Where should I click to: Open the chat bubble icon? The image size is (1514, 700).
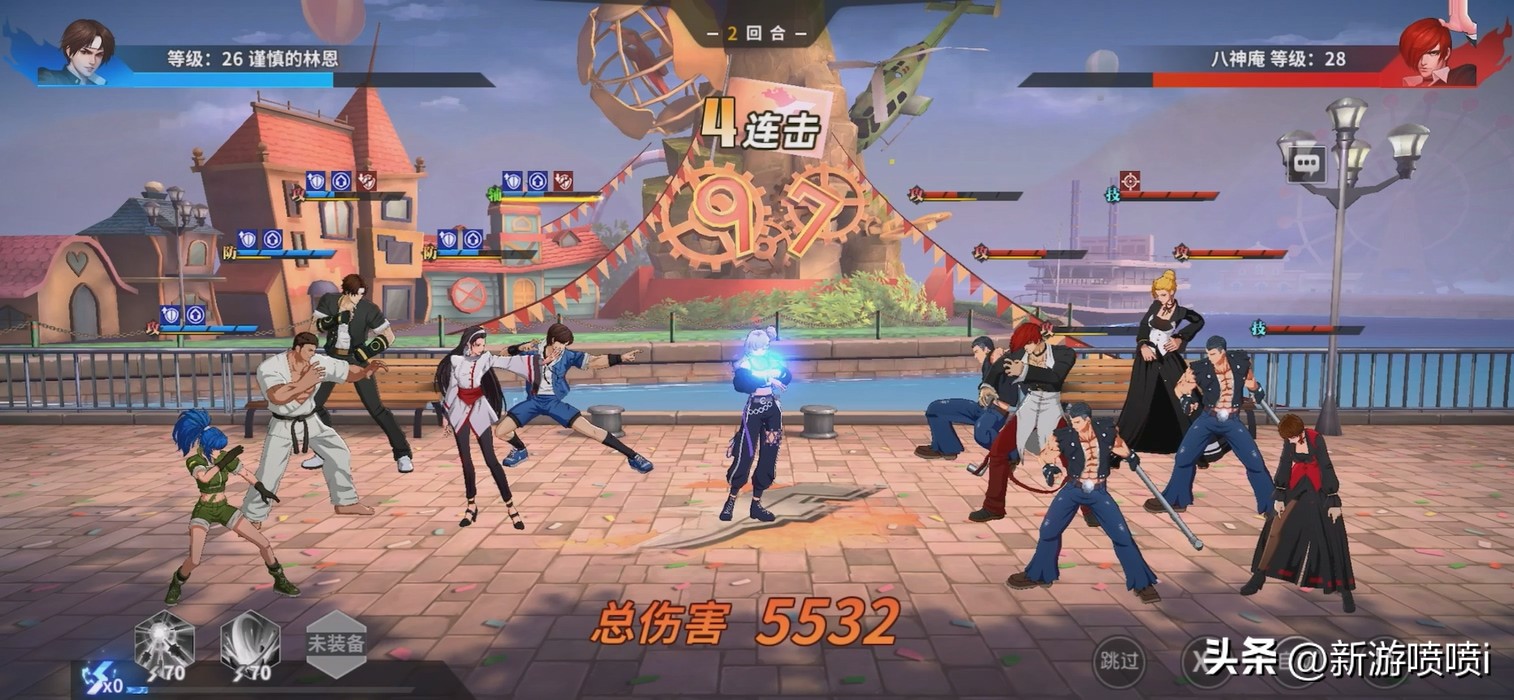[1305, 163]
